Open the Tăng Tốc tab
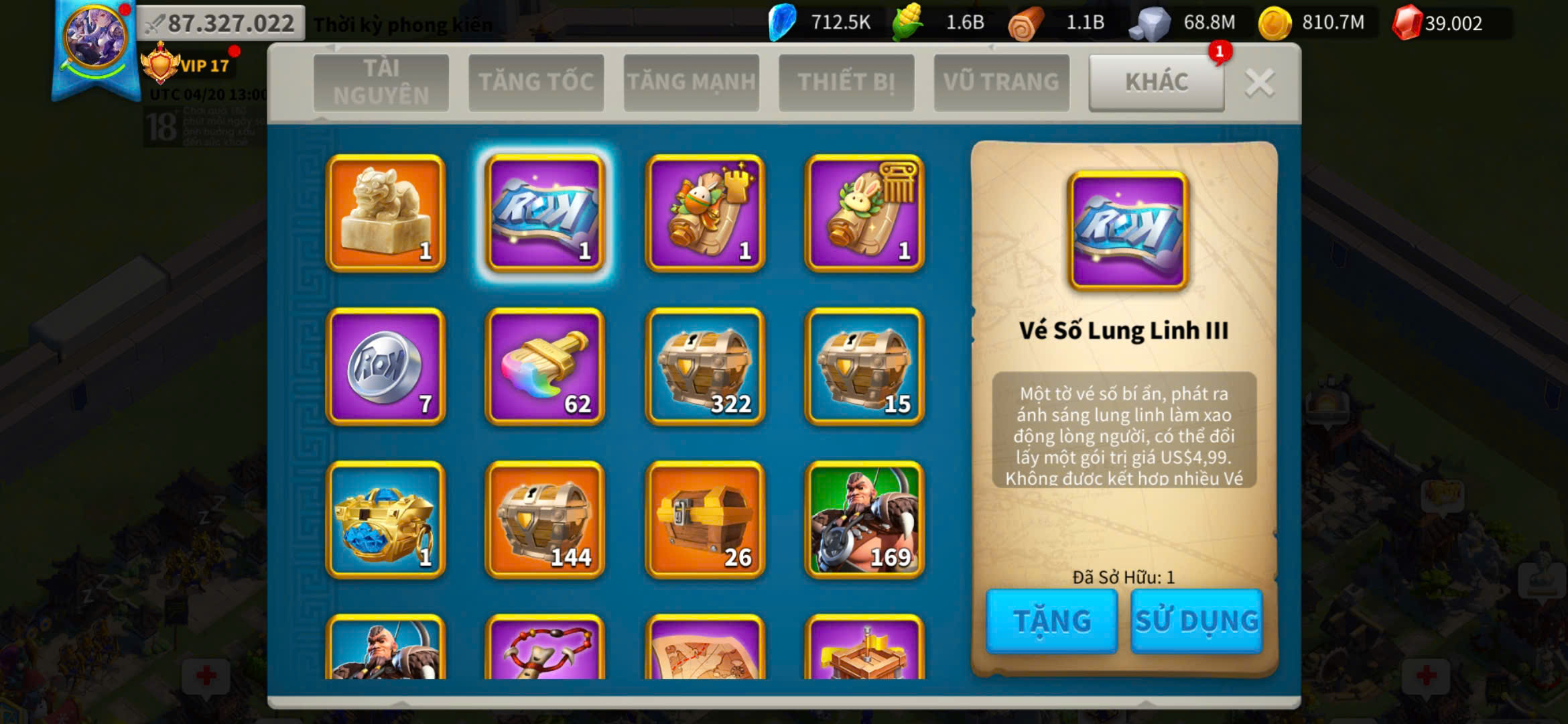 [536, 82]
